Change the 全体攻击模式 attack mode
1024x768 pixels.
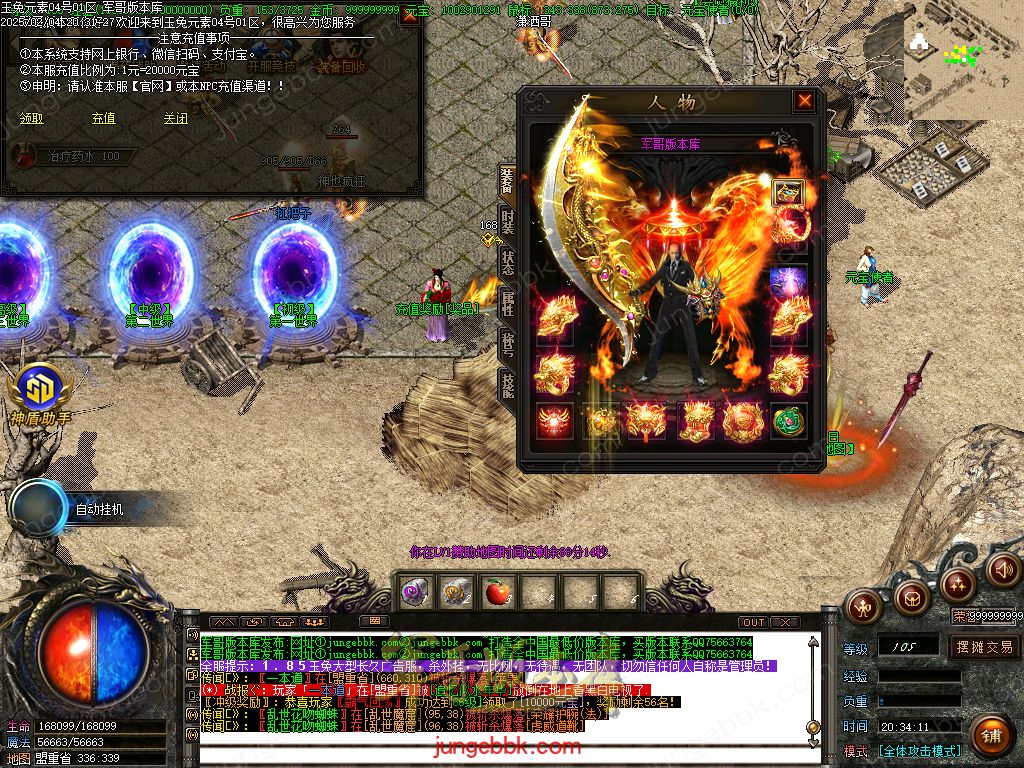(x=919, y=750)
